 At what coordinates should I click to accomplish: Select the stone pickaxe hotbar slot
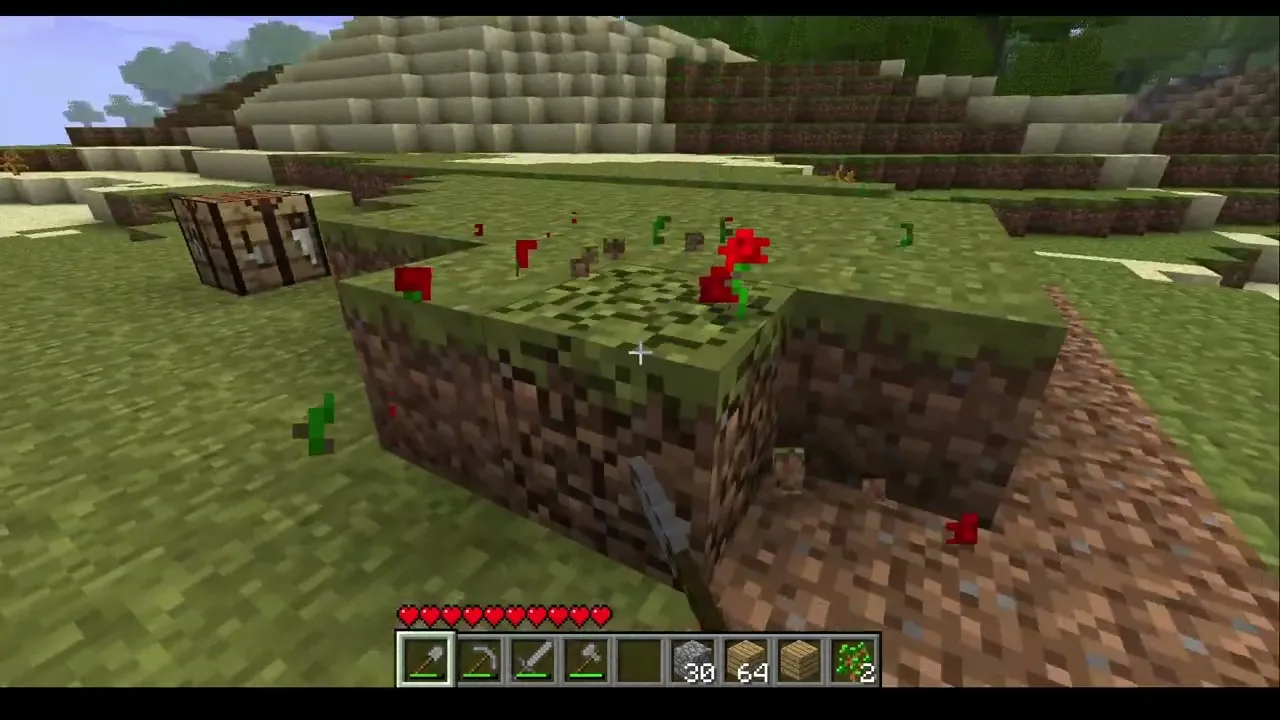(480, 661)
